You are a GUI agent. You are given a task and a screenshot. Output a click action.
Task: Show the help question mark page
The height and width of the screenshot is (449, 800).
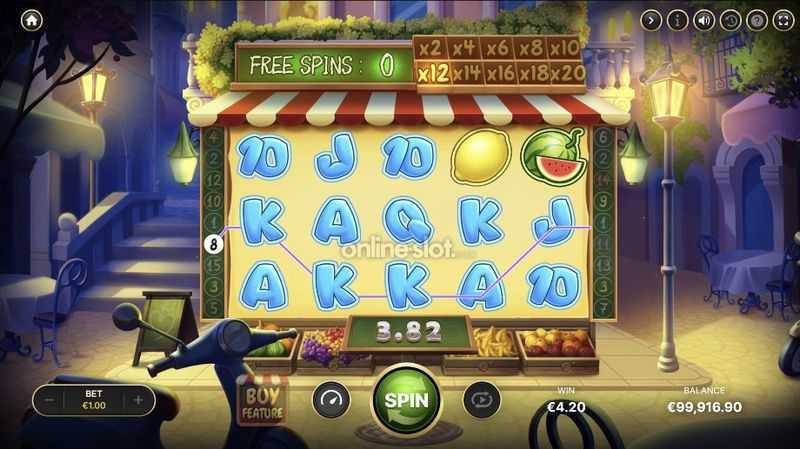pyautogui.click(x=756, y=19)
